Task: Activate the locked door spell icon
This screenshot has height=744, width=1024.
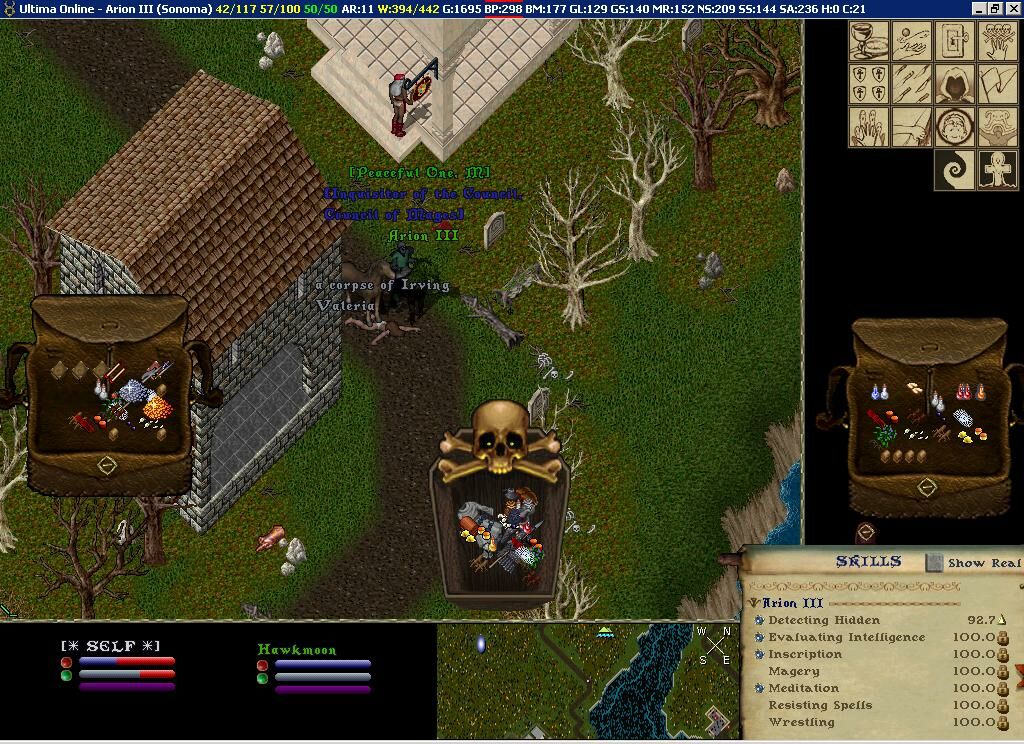Action: click(x=954, y=41)
